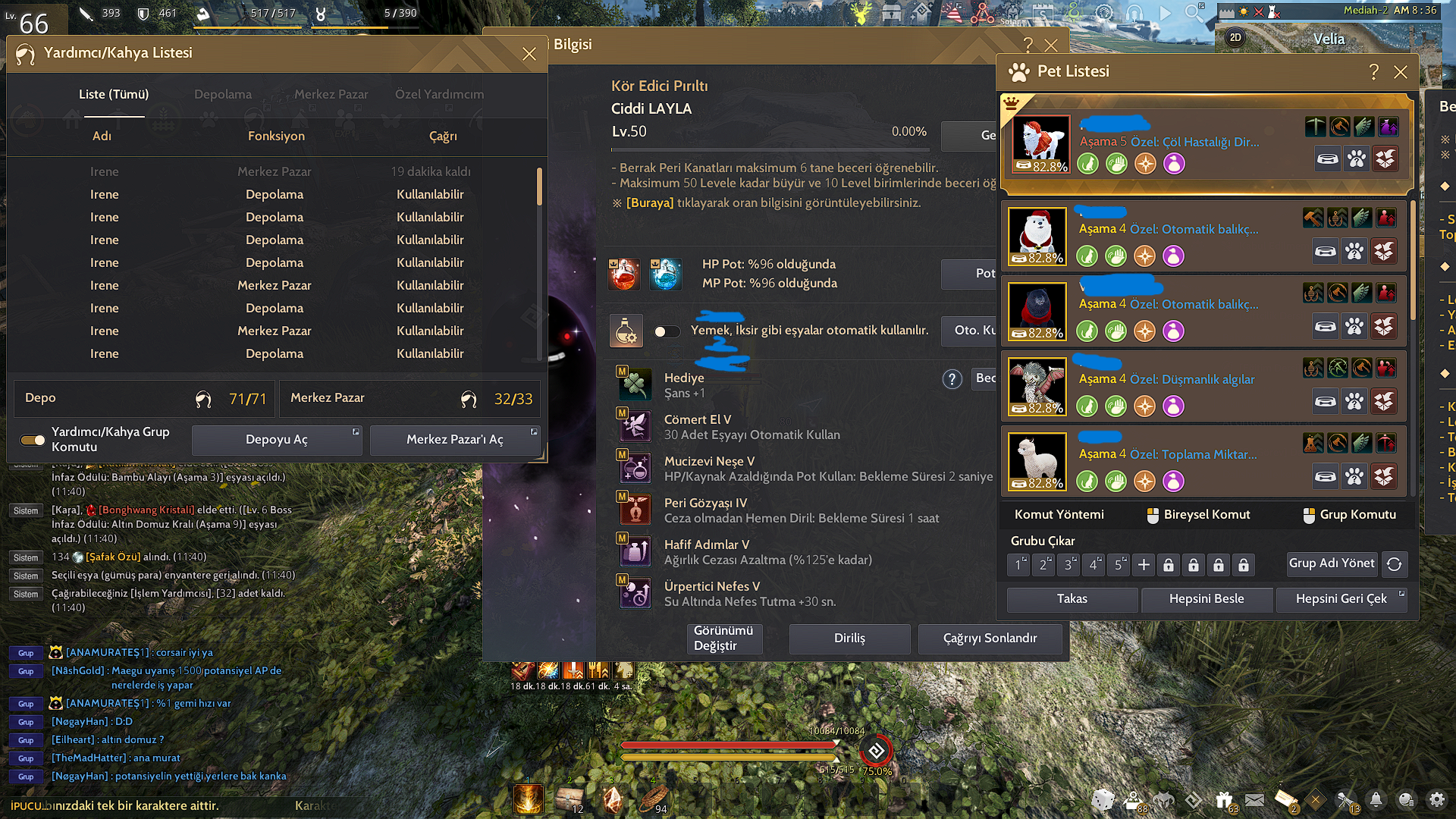Toggle automatic item use for Yemek and İksir
The height and width of the screenshot is (819, 1456).
click(x=667, y=331)
